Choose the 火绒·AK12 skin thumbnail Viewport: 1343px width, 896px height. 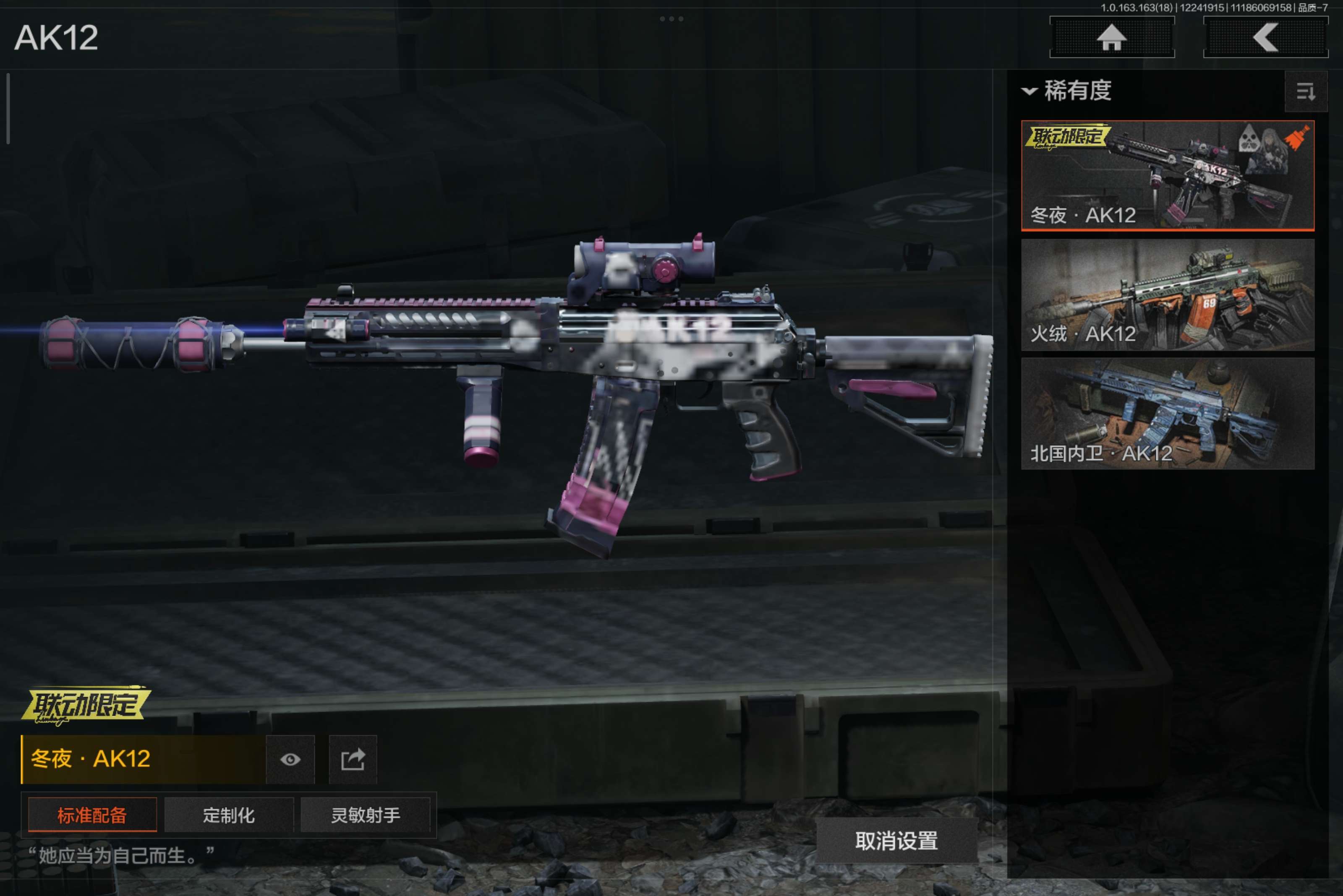pyautogui.click(x=1168, y=295)
